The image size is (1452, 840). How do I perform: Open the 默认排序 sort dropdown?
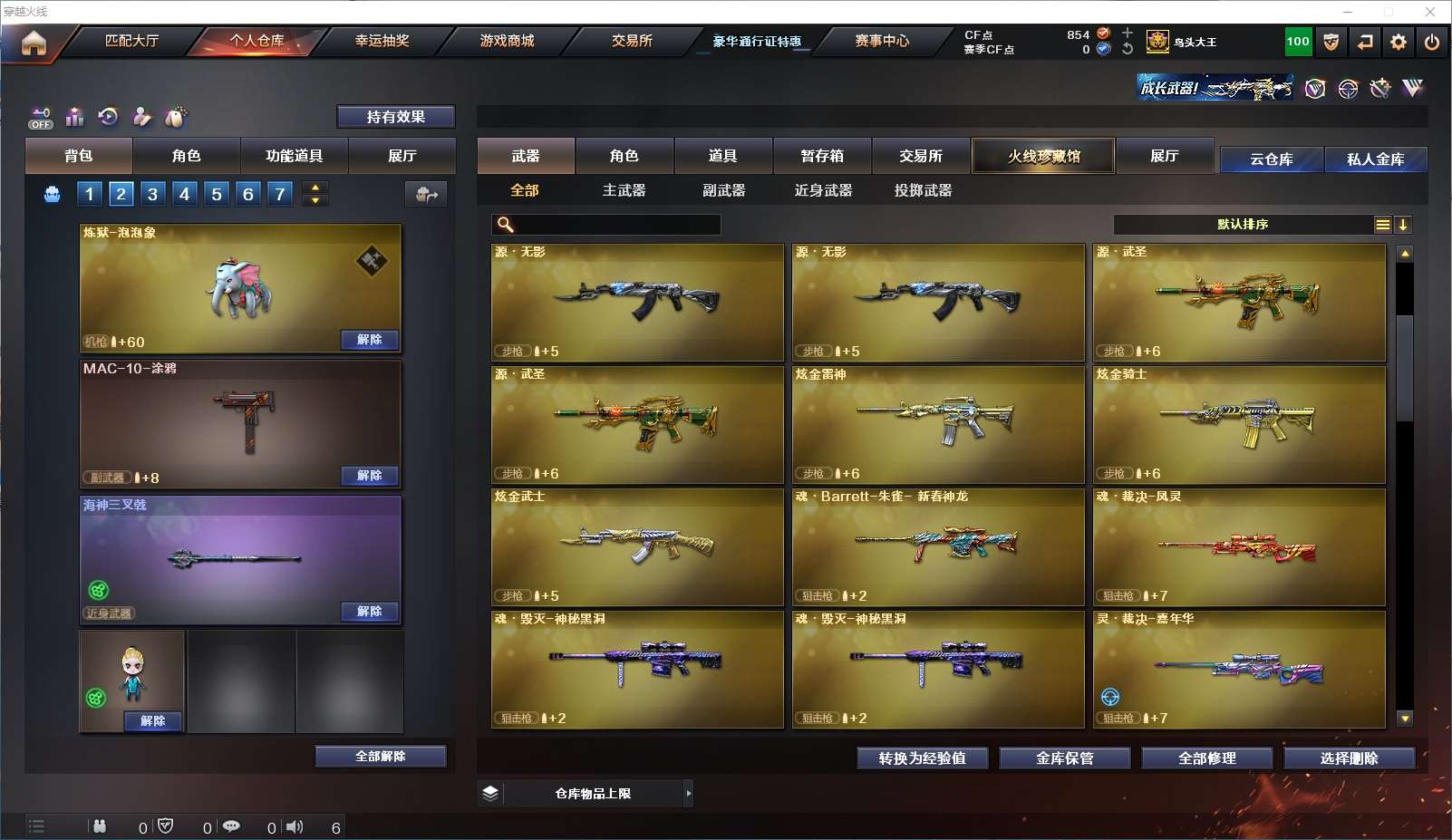pyautogui.click(x=1242, y=225)
